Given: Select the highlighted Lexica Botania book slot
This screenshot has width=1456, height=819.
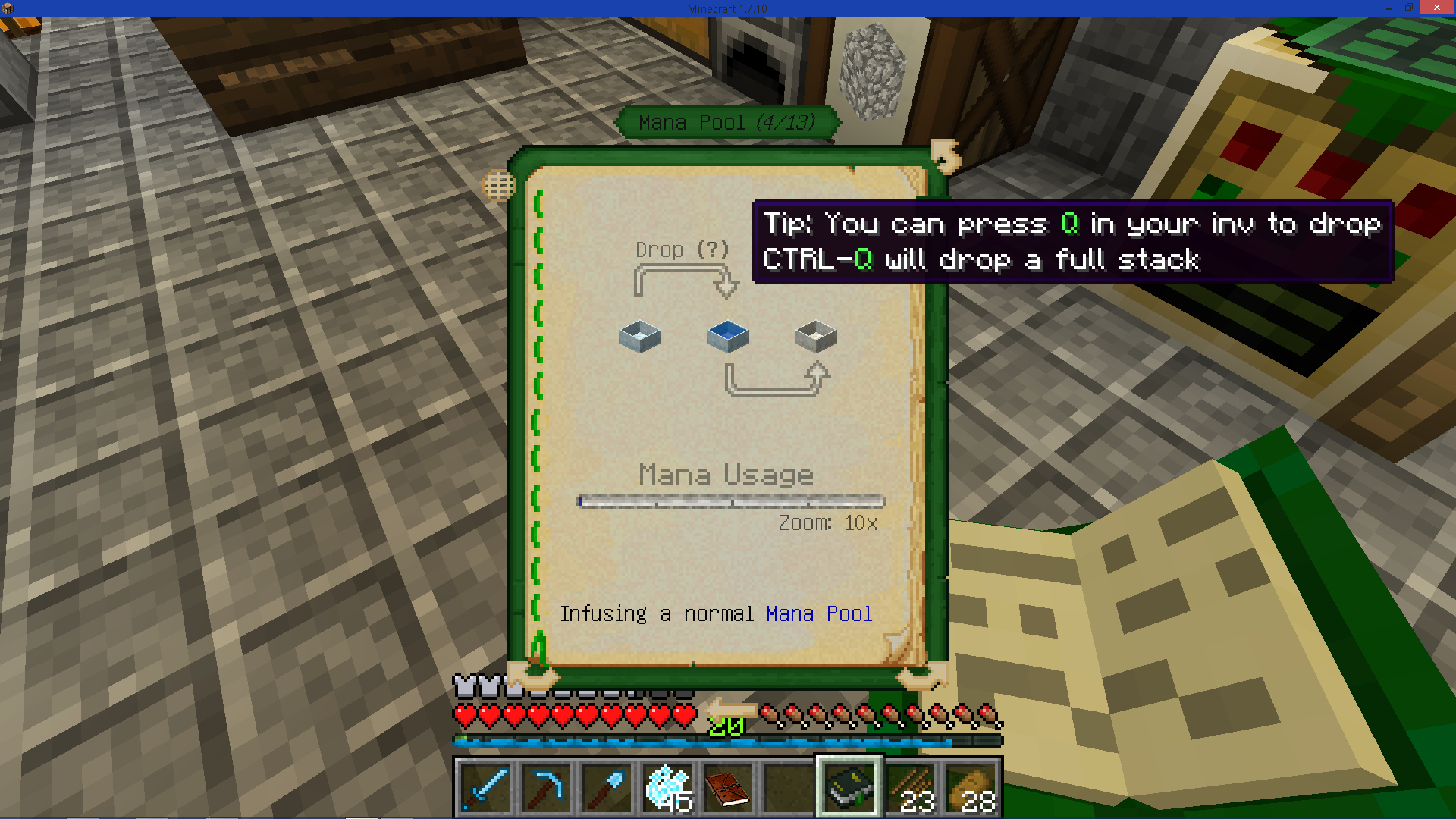Looking at the screenshot, I should coord(849,787).
